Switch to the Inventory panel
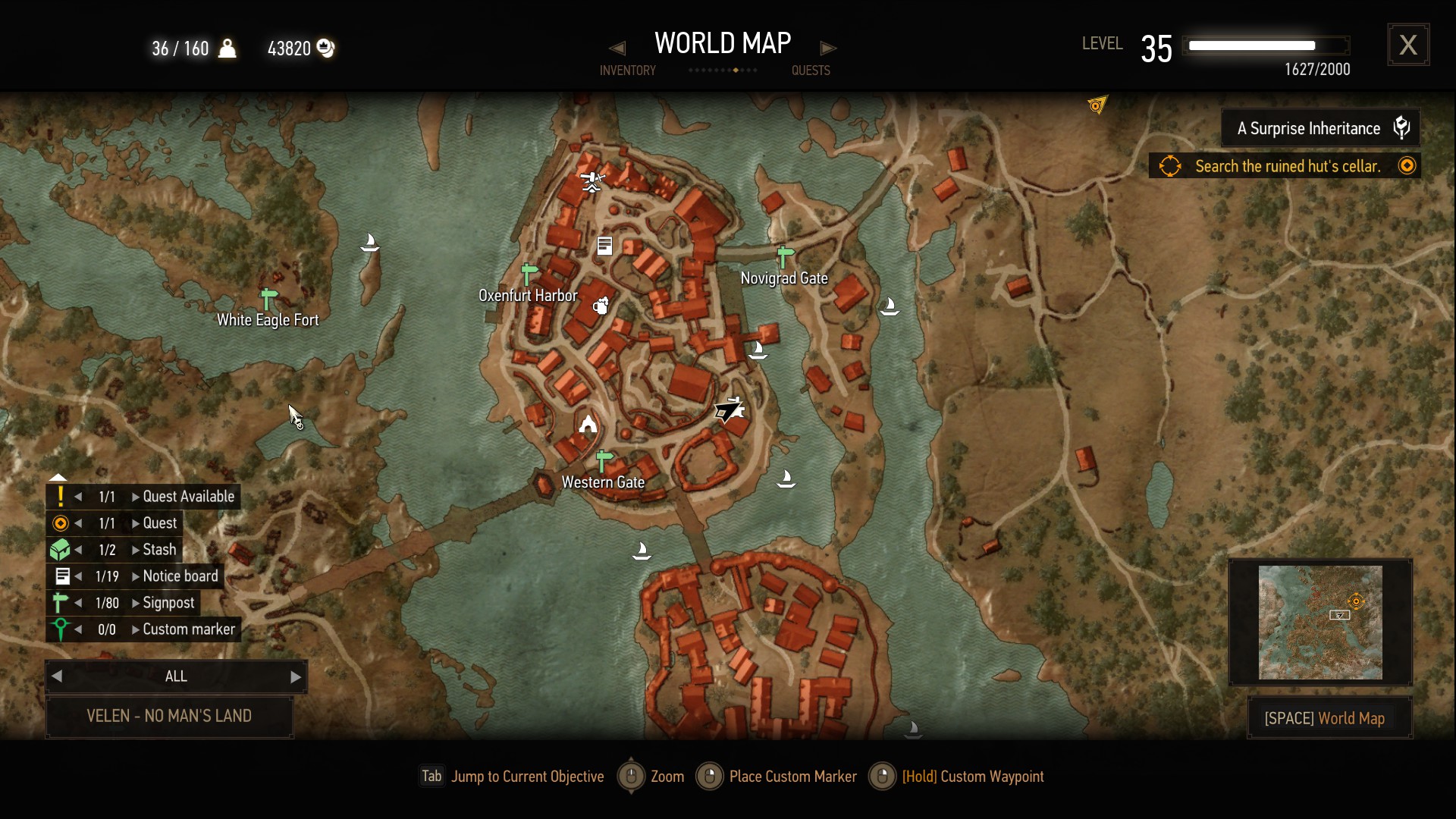Viewport: 1456px width, 819px height. tap(627, 71)
